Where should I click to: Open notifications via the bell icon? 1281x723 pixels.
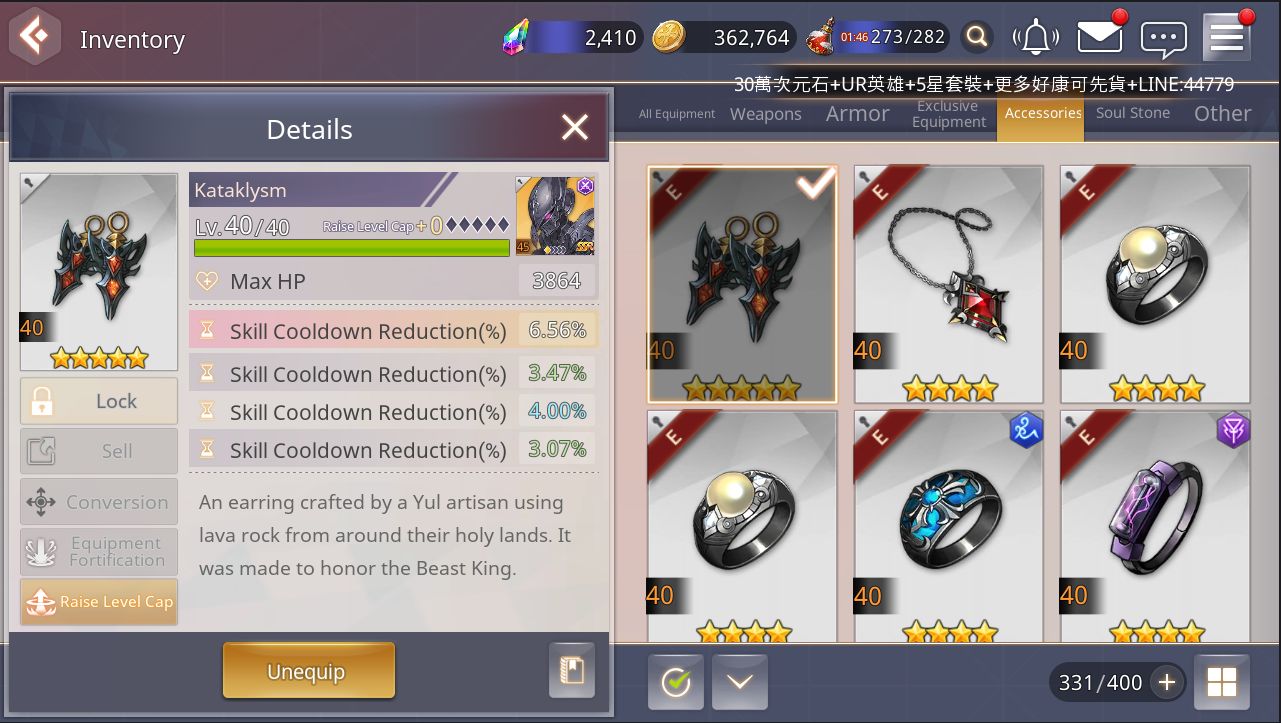click(1036, 37)
